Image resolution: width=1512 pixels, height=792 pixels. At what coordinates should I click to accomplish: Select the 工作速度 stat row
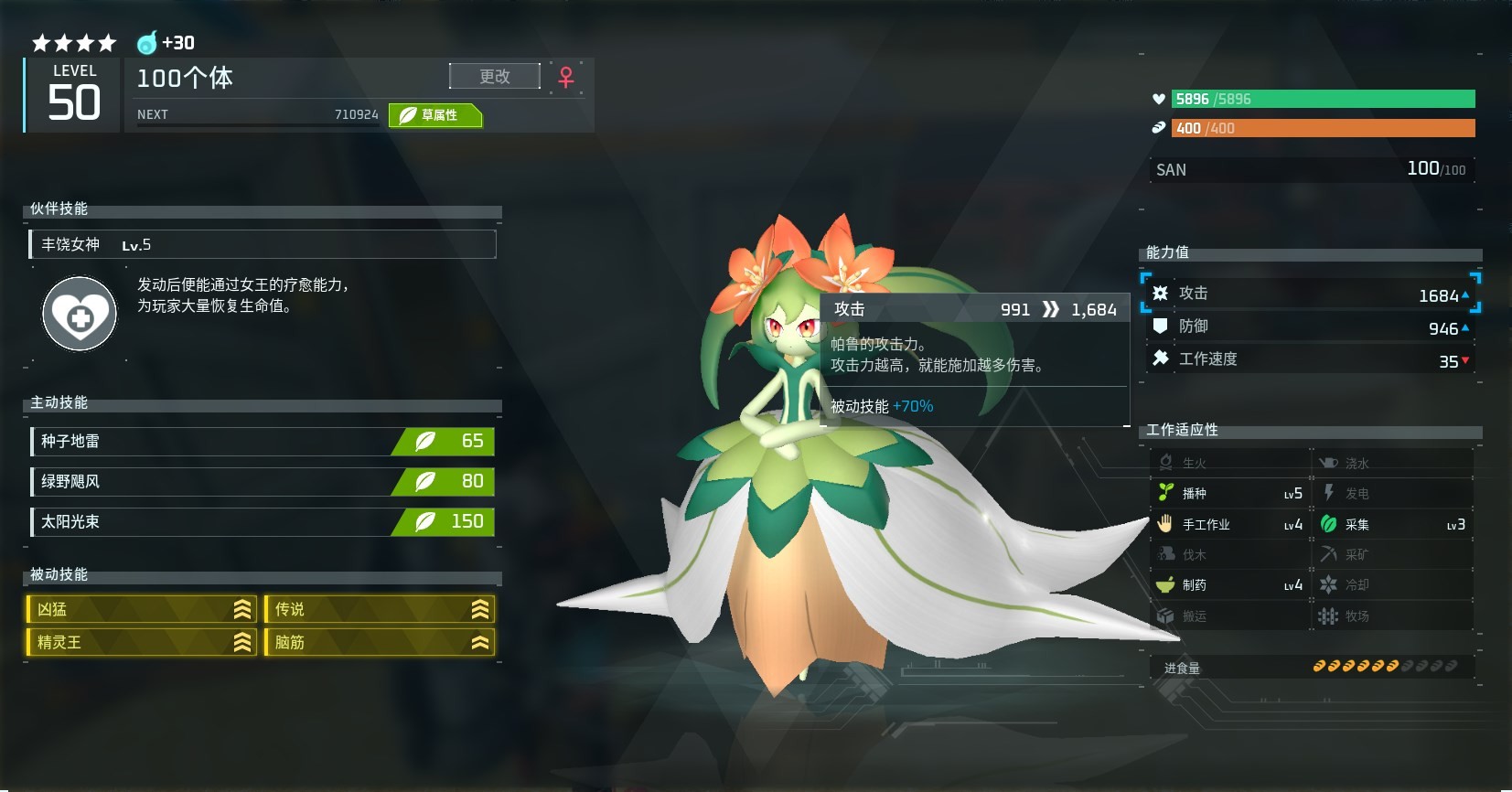(1310, 359)
